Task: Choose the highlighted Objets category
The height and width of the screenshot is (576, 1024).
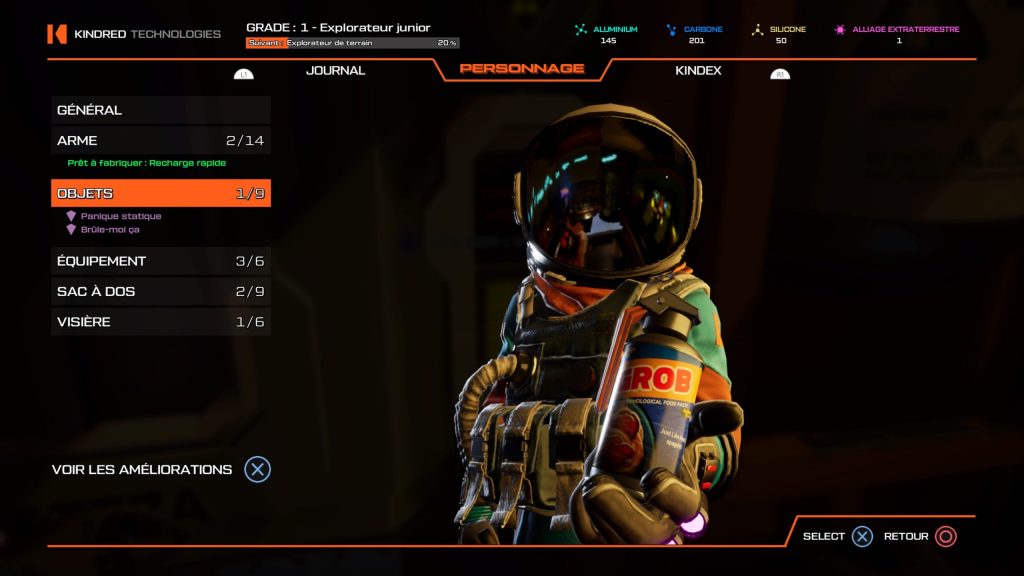Action: (160, 194)
